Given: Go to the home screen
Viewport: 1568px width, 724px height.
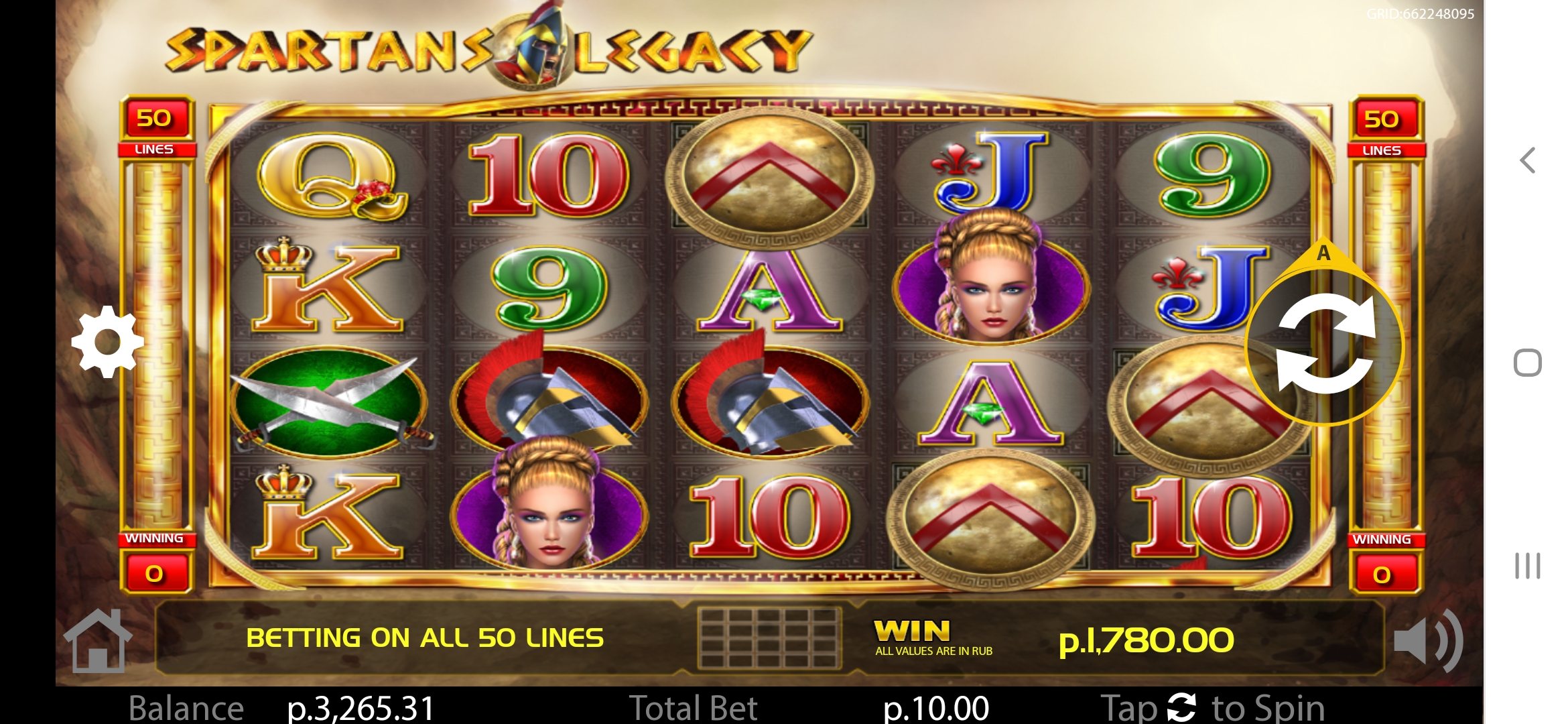Looking at the screenshot, I should [98, 641].
